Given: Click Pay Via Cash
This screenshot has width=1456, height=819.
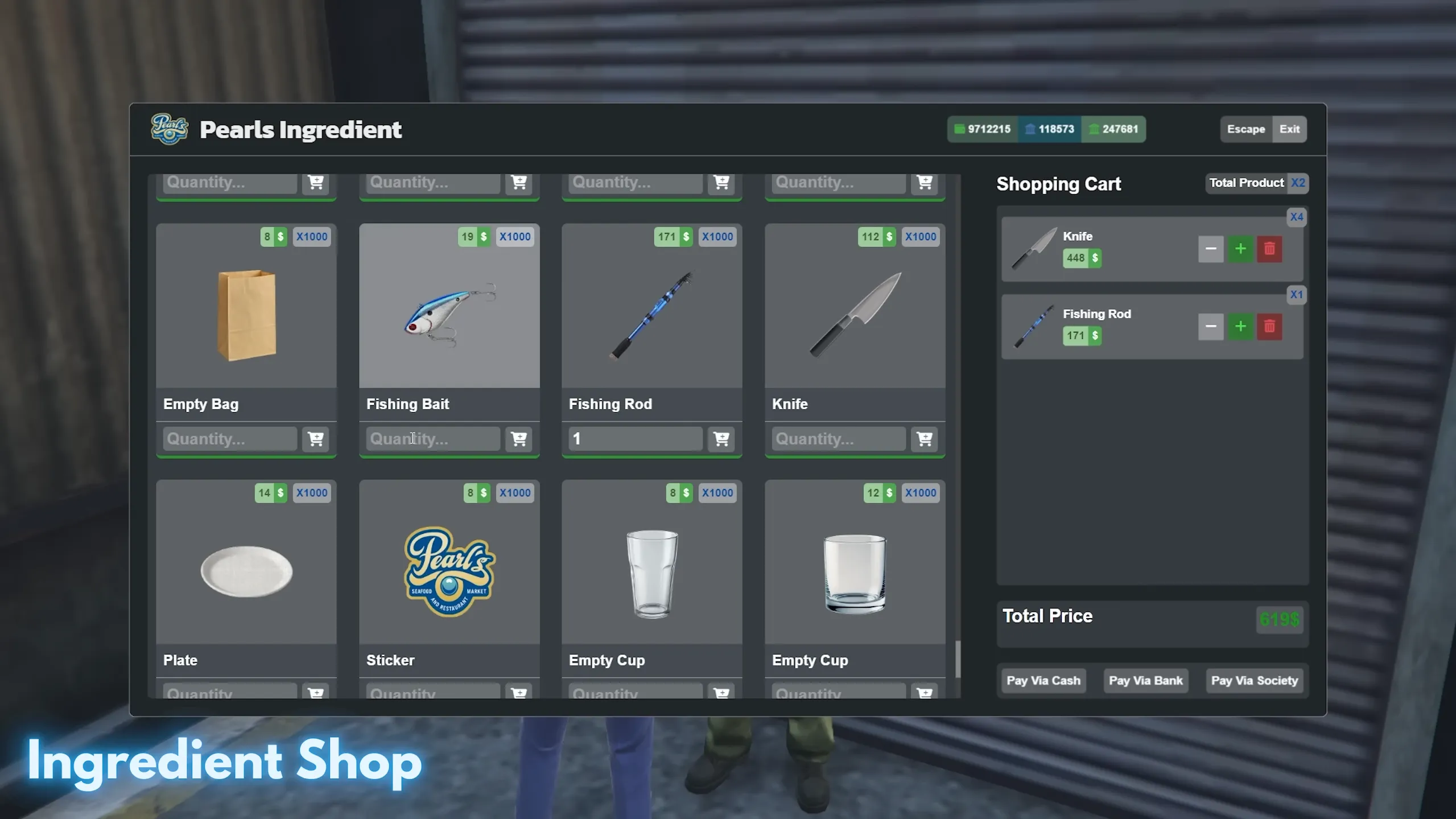Looking at the screenshot, I should tap(1043, 680).
